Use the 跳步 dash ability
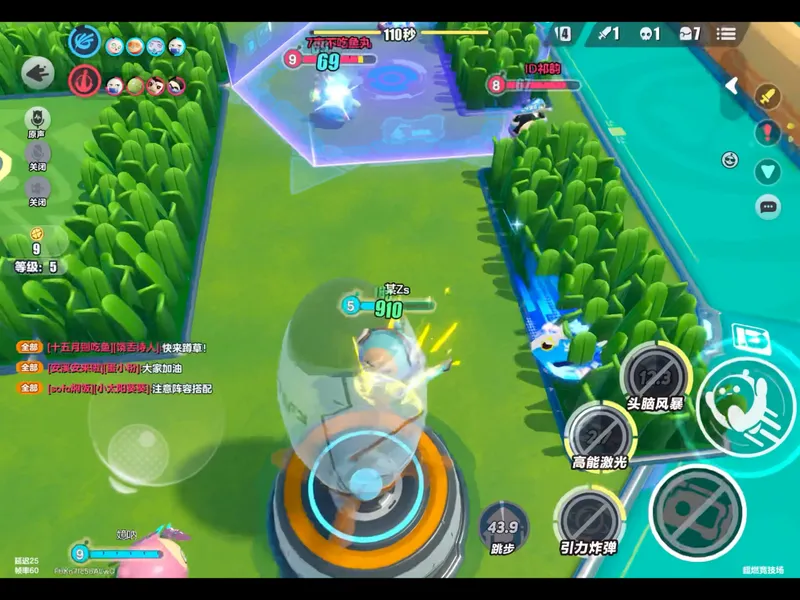 [x=503, y=527]
